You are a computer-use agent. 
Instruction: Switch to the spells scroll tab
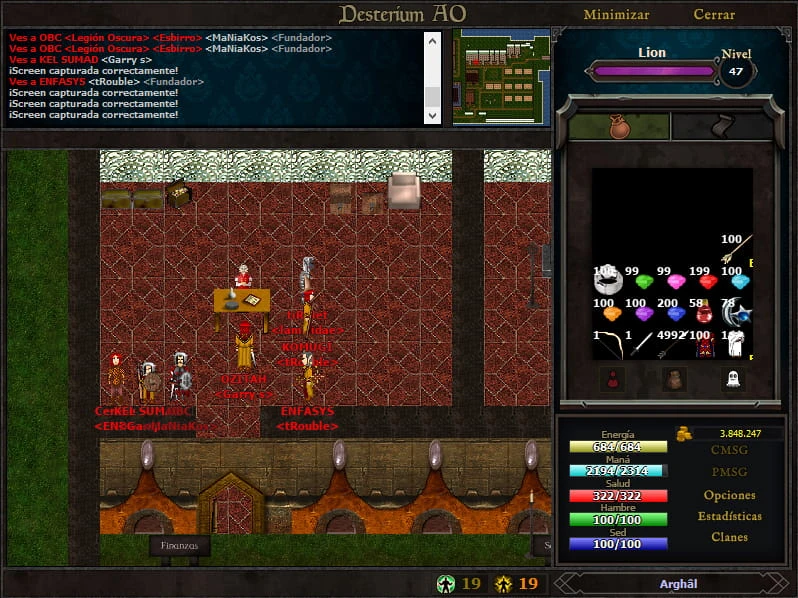coord(710,125)
